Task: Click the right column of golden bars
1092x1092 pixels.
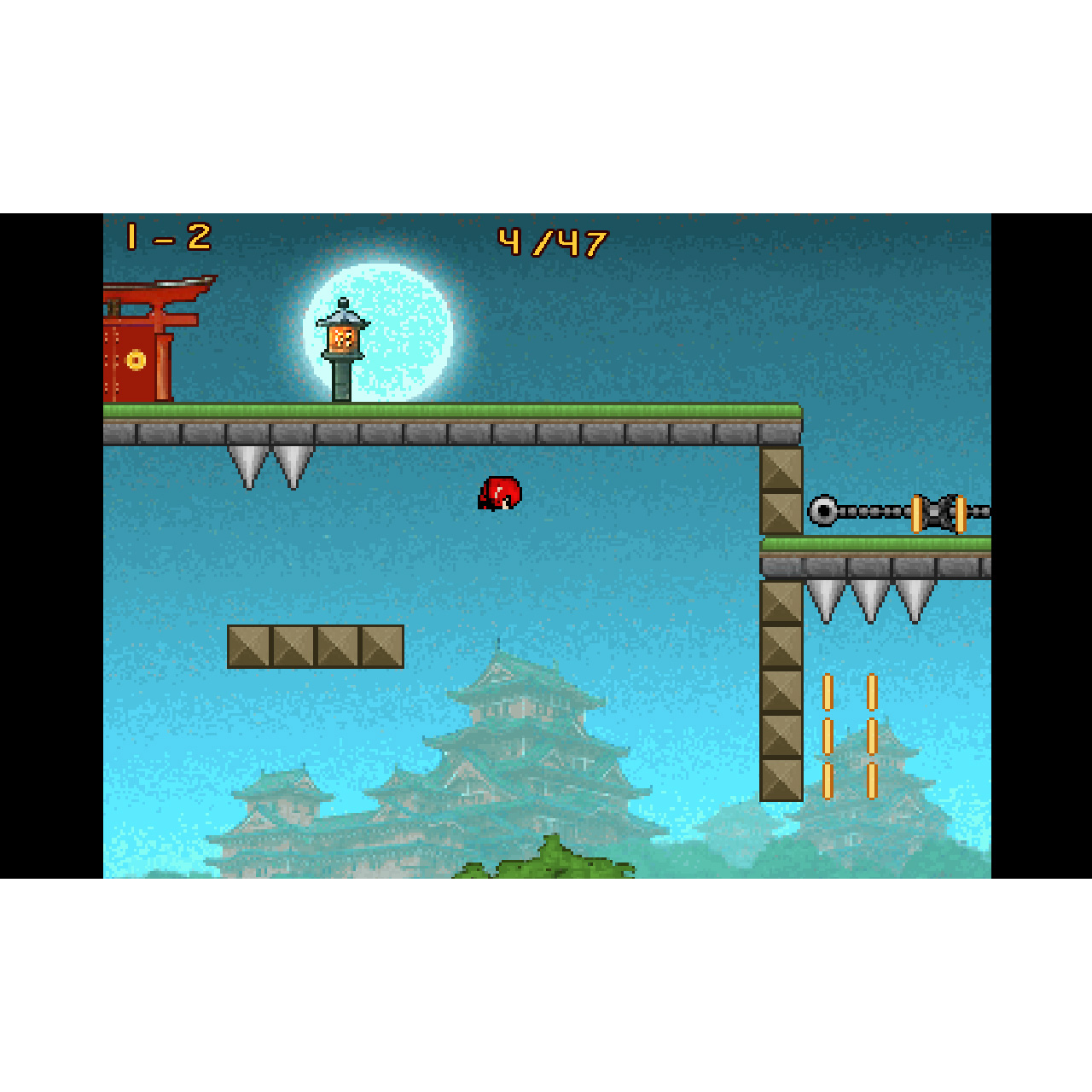Action: coord(870,734)
